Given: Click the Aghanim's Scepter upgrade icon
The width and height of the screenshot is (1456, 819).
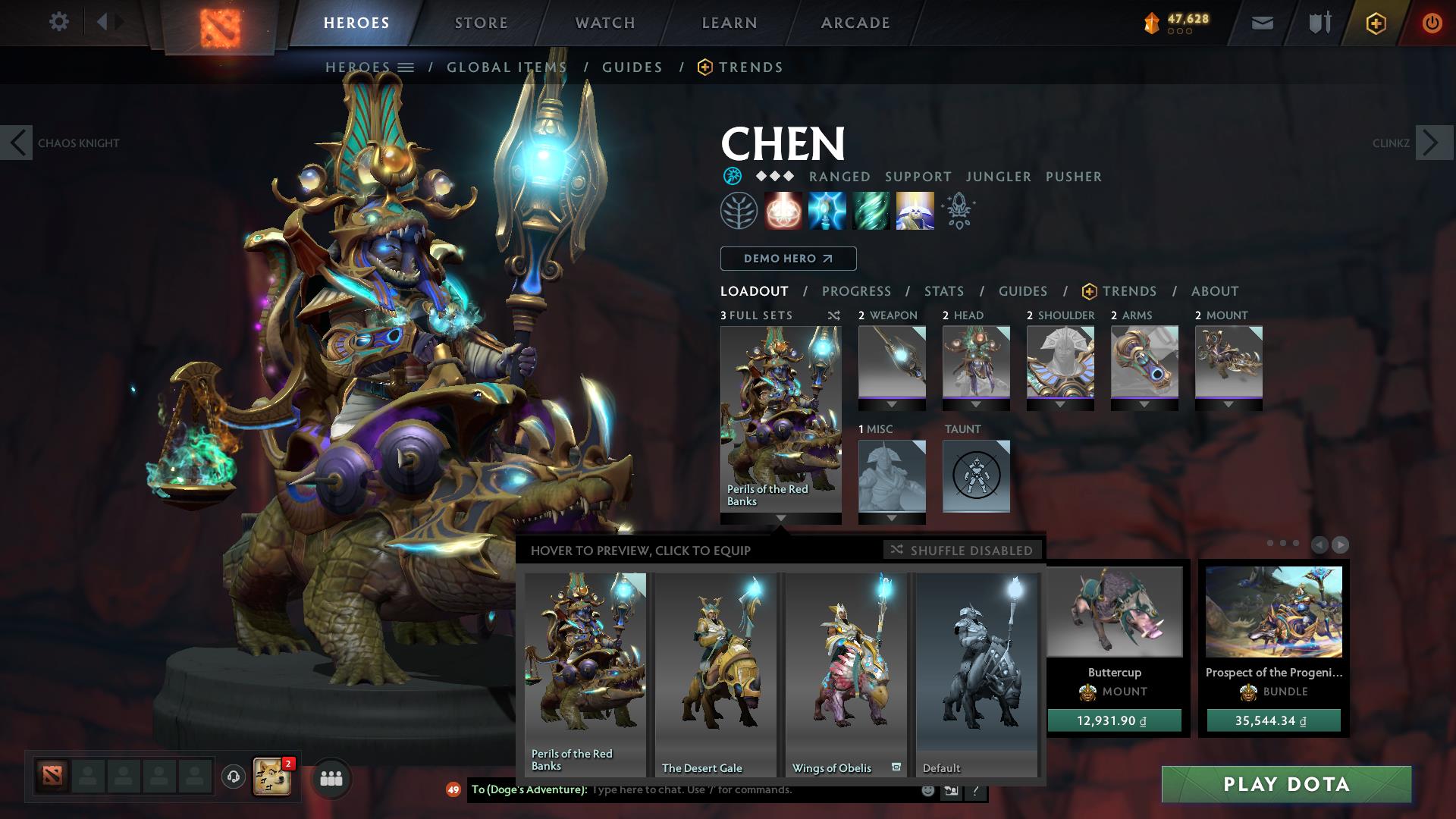Looking at the screenshot, I should pos(958,211).
